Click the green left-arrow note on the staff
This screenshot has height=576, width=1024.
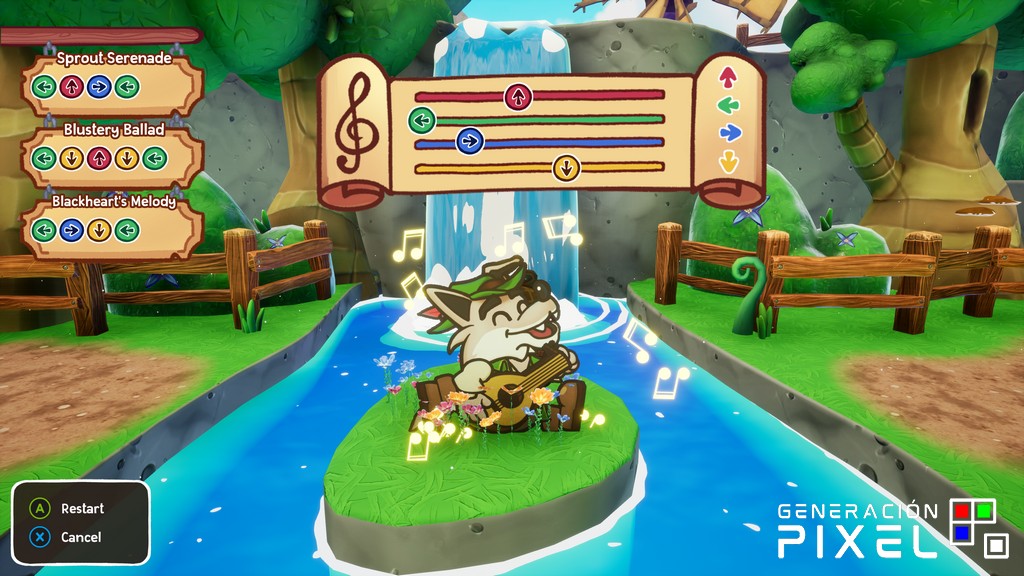[x=422, y=121]
